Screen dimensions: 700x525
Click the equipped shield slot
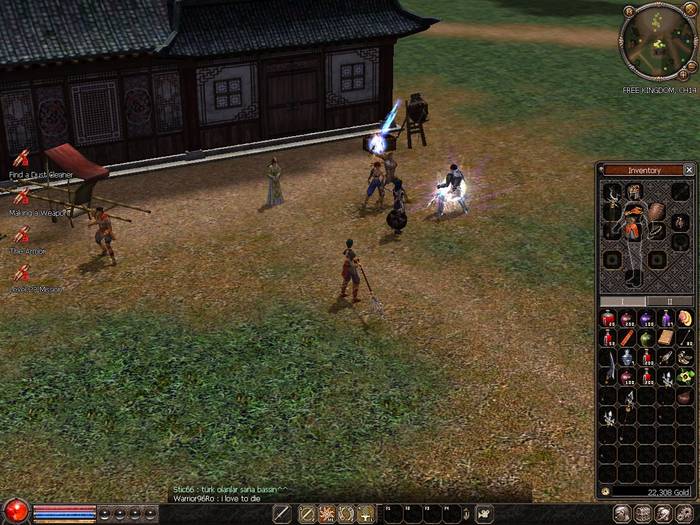pyautogui.click(x=656, y=211)
